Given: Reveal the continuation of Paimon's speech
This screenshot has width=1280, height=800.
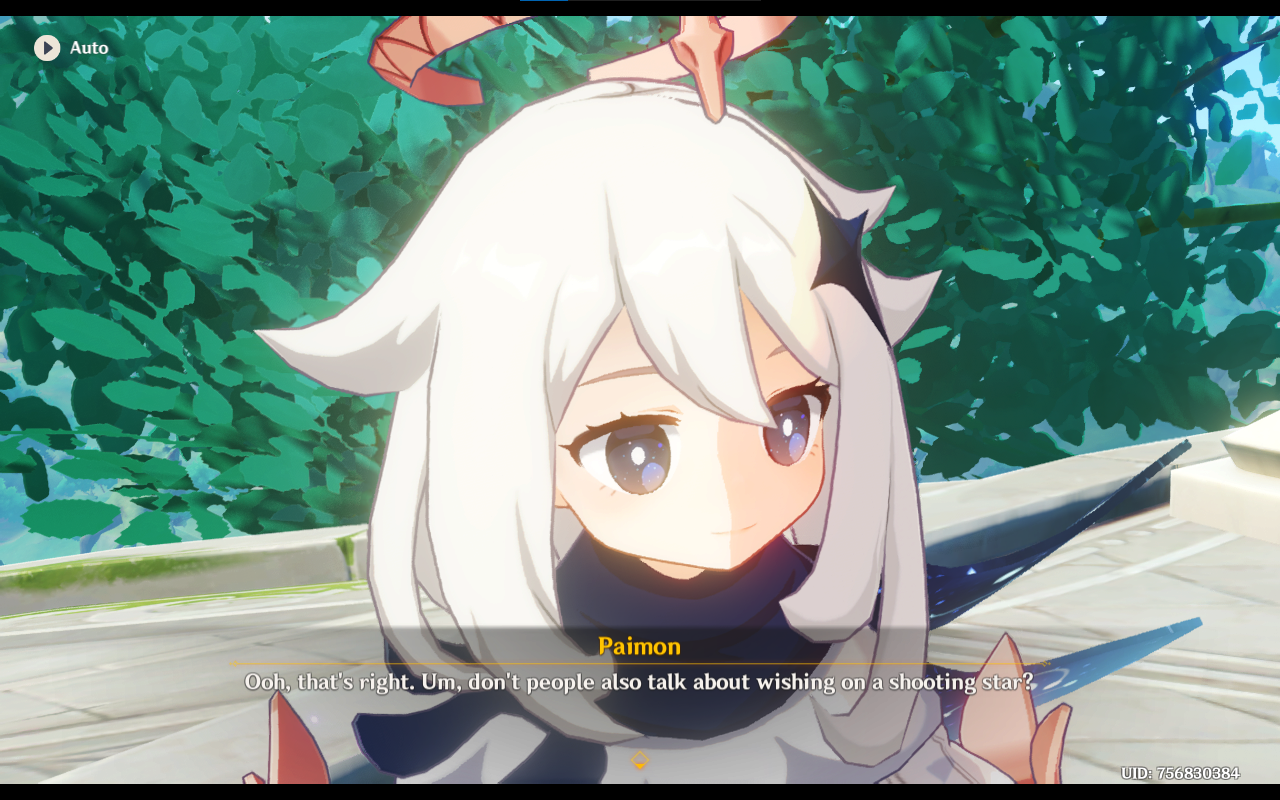Looking at the screenshot, I should pos(639,682).
